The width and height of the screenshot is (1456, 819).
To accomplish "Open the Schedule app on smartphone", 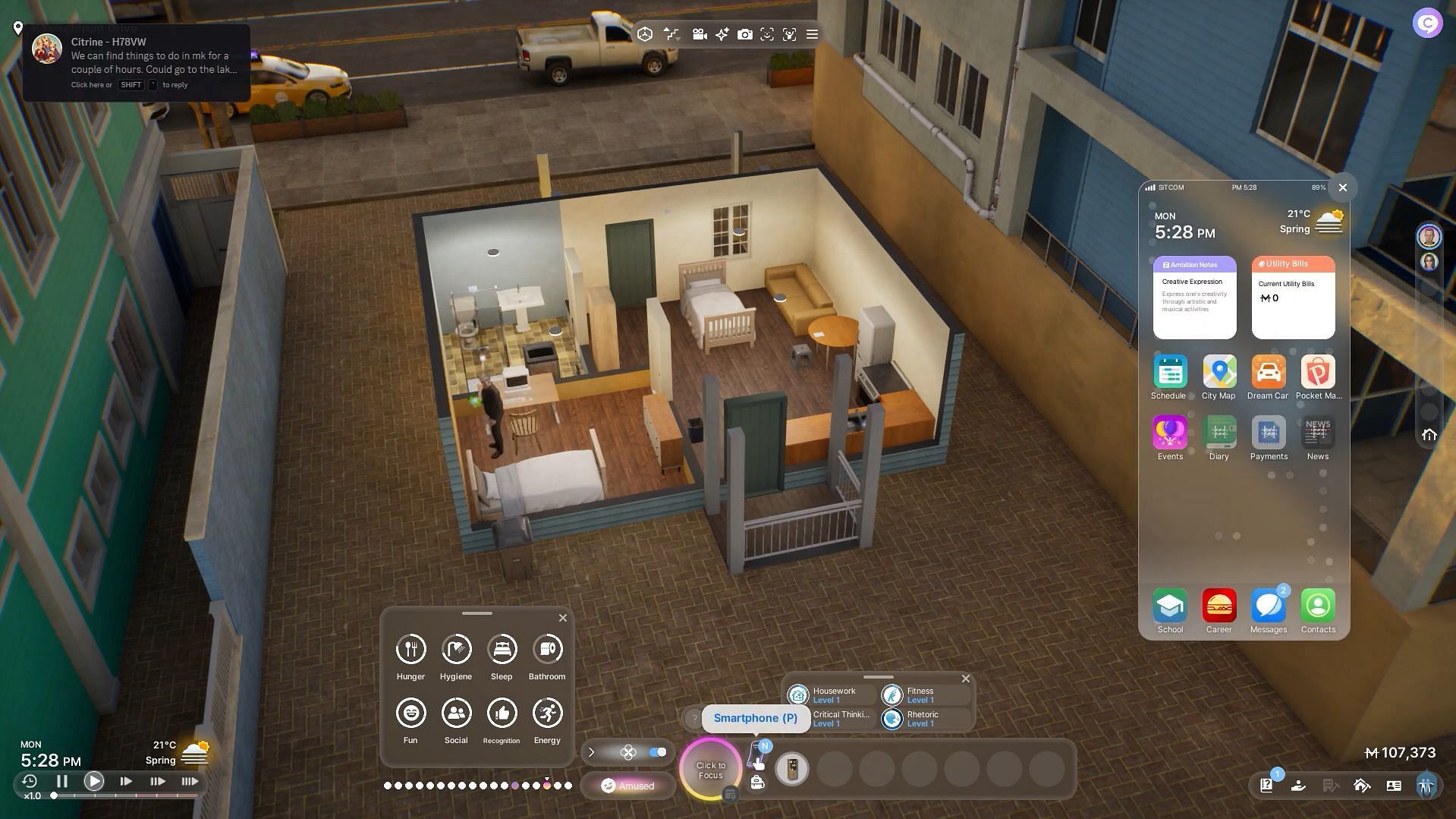I will coord(1169,373).
